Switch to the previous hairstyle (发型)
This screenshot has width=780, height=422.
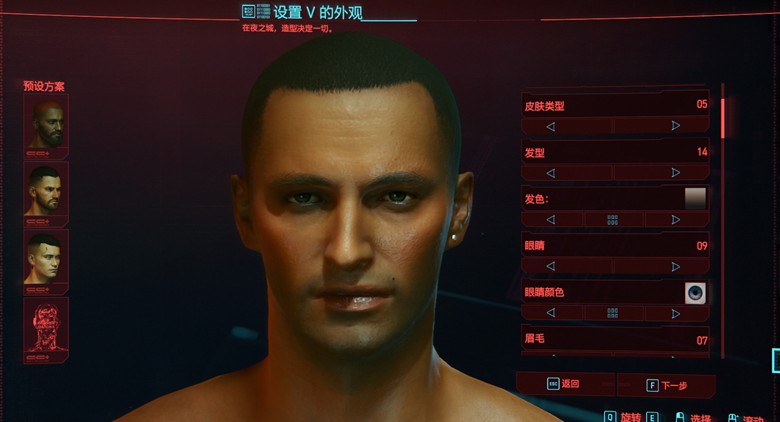tap(550, 173)
